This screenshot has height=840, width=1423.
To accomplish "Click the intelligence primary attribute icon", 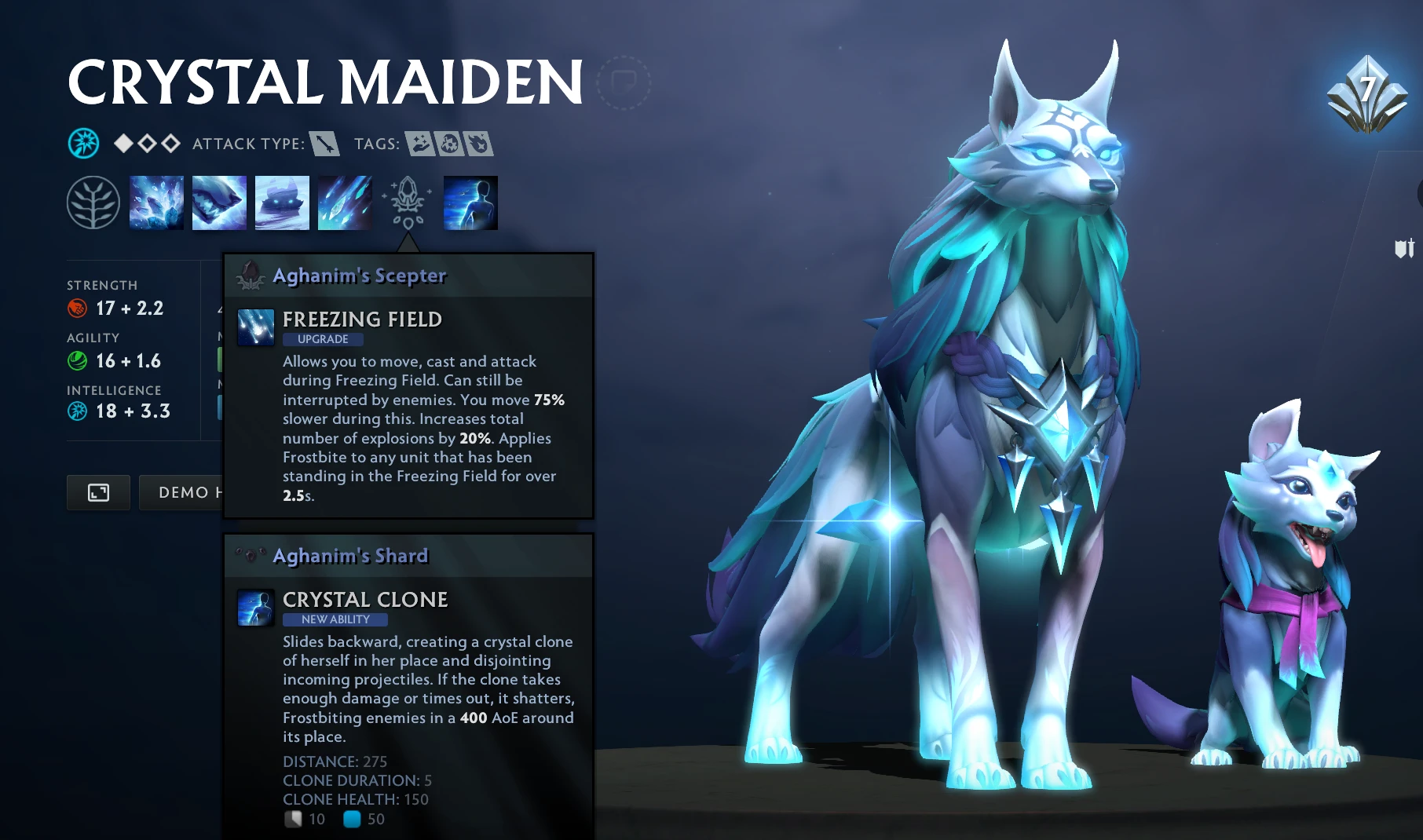I will click(83, 144).
